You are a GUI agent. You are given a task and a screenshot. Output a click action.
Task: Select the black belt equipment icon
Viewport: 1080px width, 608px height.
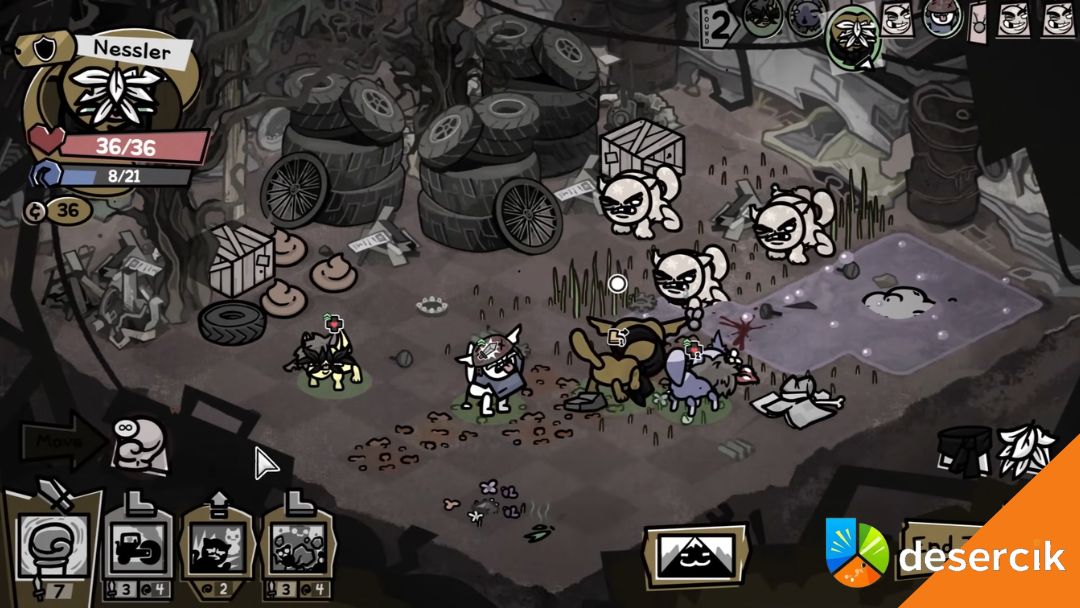965,448
